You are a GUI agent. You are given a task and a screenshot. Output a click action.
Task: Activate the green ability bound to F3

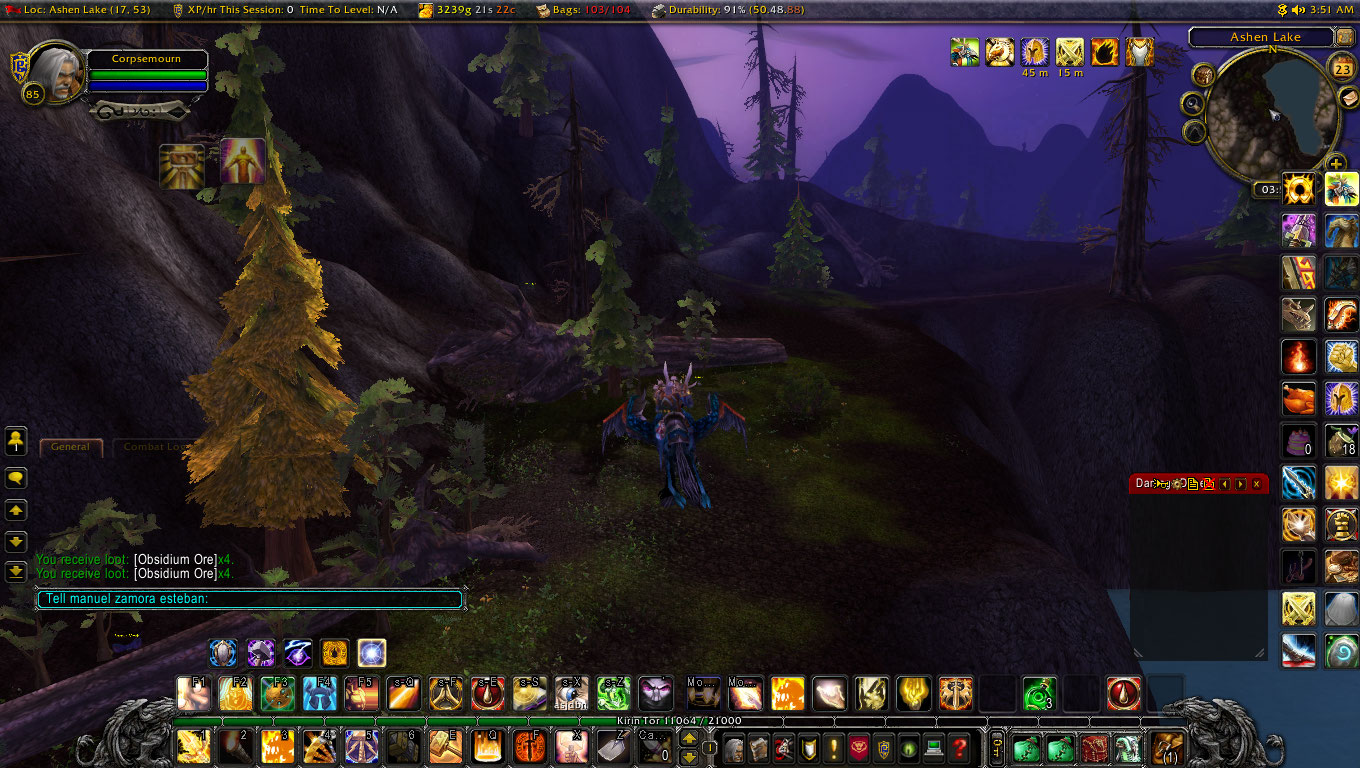[x=277, y=693]
